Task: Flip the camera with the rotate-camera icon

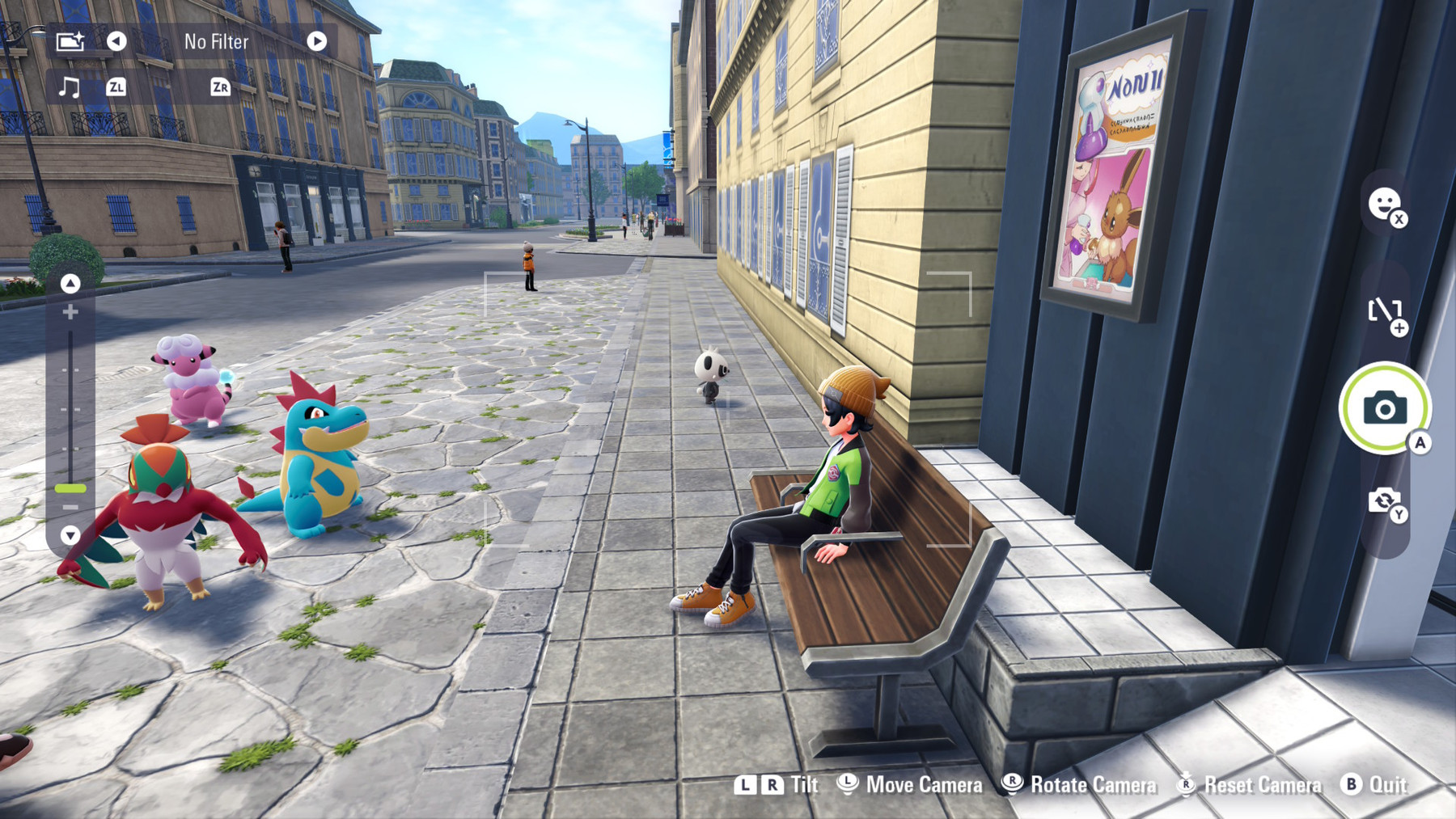Action: [x=1384, y=500]
